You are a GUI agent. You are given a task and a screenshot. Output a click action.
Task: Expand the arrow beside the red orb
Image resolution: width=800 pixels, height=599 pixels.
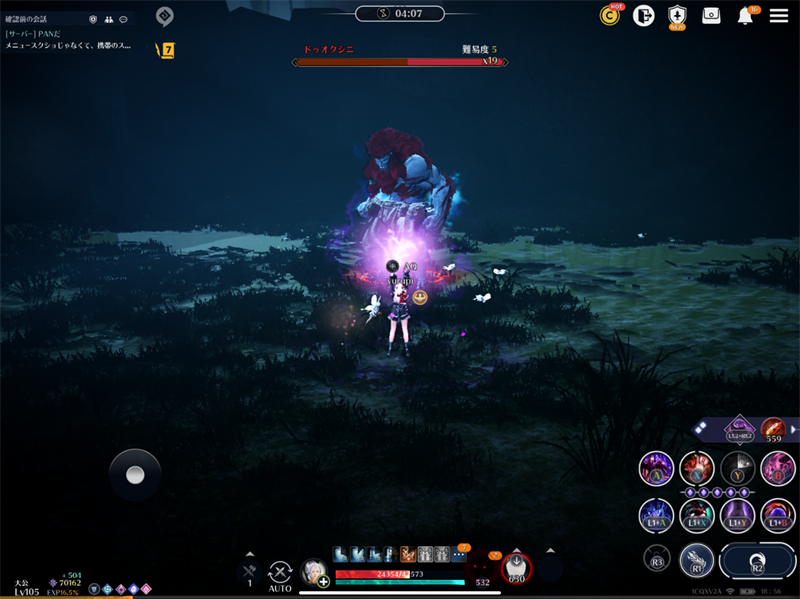794,429
